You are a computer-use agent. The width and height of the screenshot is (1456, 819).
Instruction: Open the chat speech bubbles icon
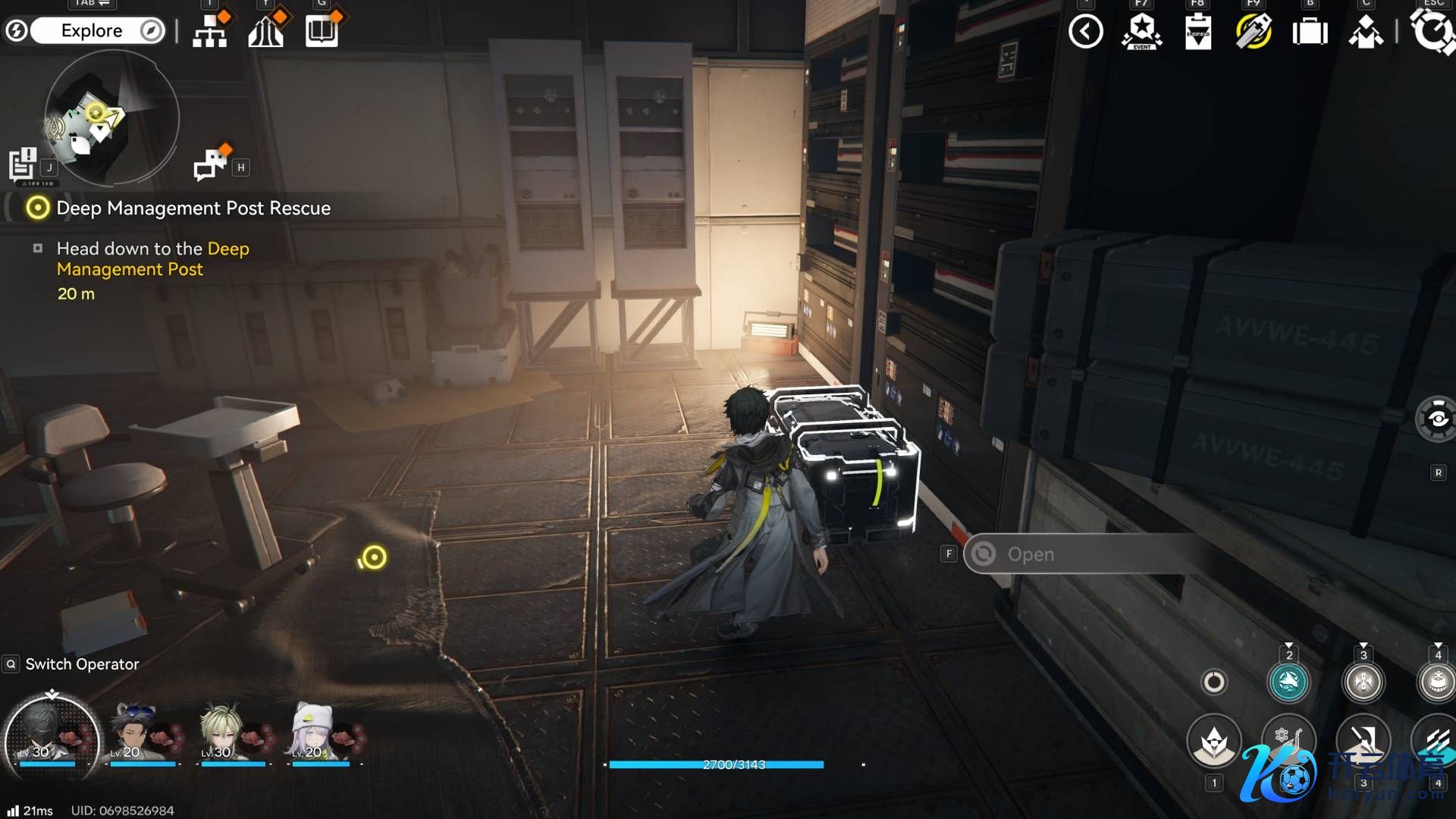(211, 164)
